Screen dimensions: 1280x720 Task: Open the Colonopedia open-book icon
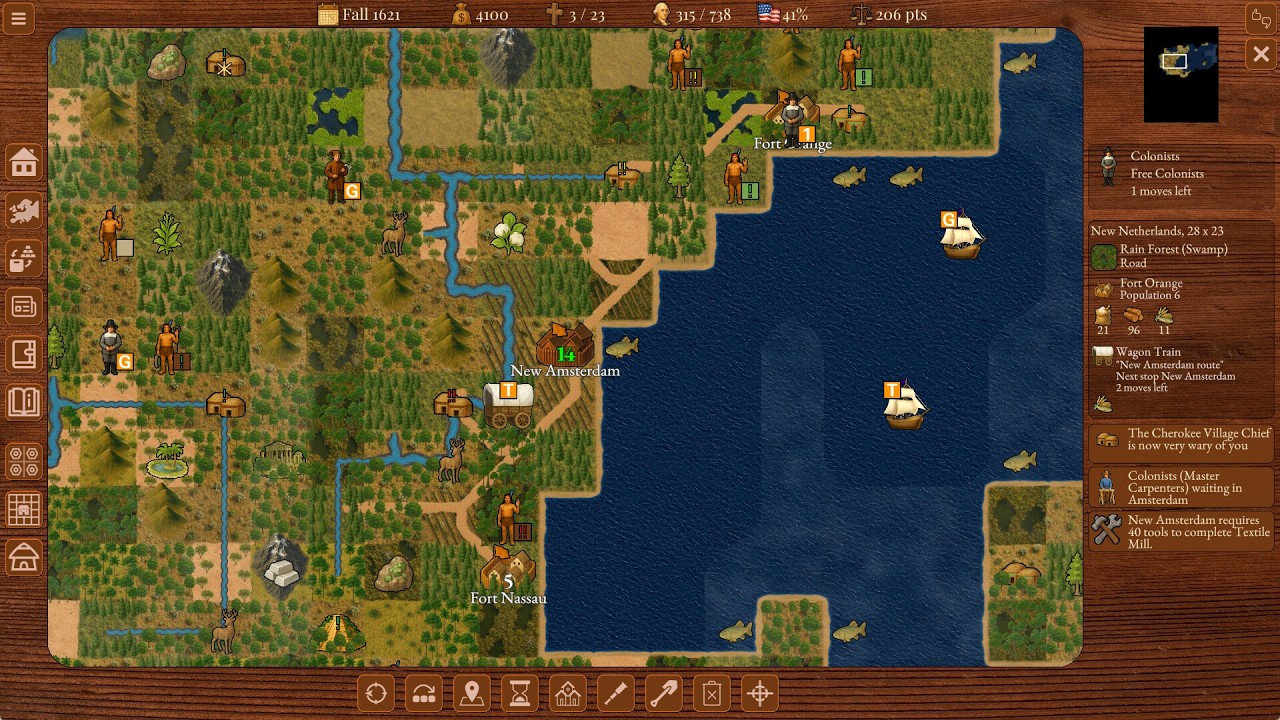pyautogui.click(x=24, y=400)
